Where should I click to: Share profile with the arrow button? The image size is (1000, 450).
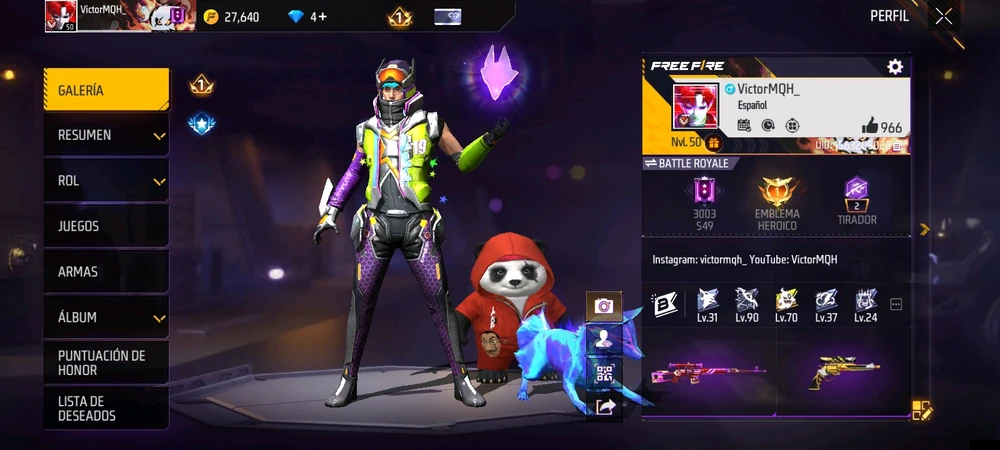tap(604, 406)
